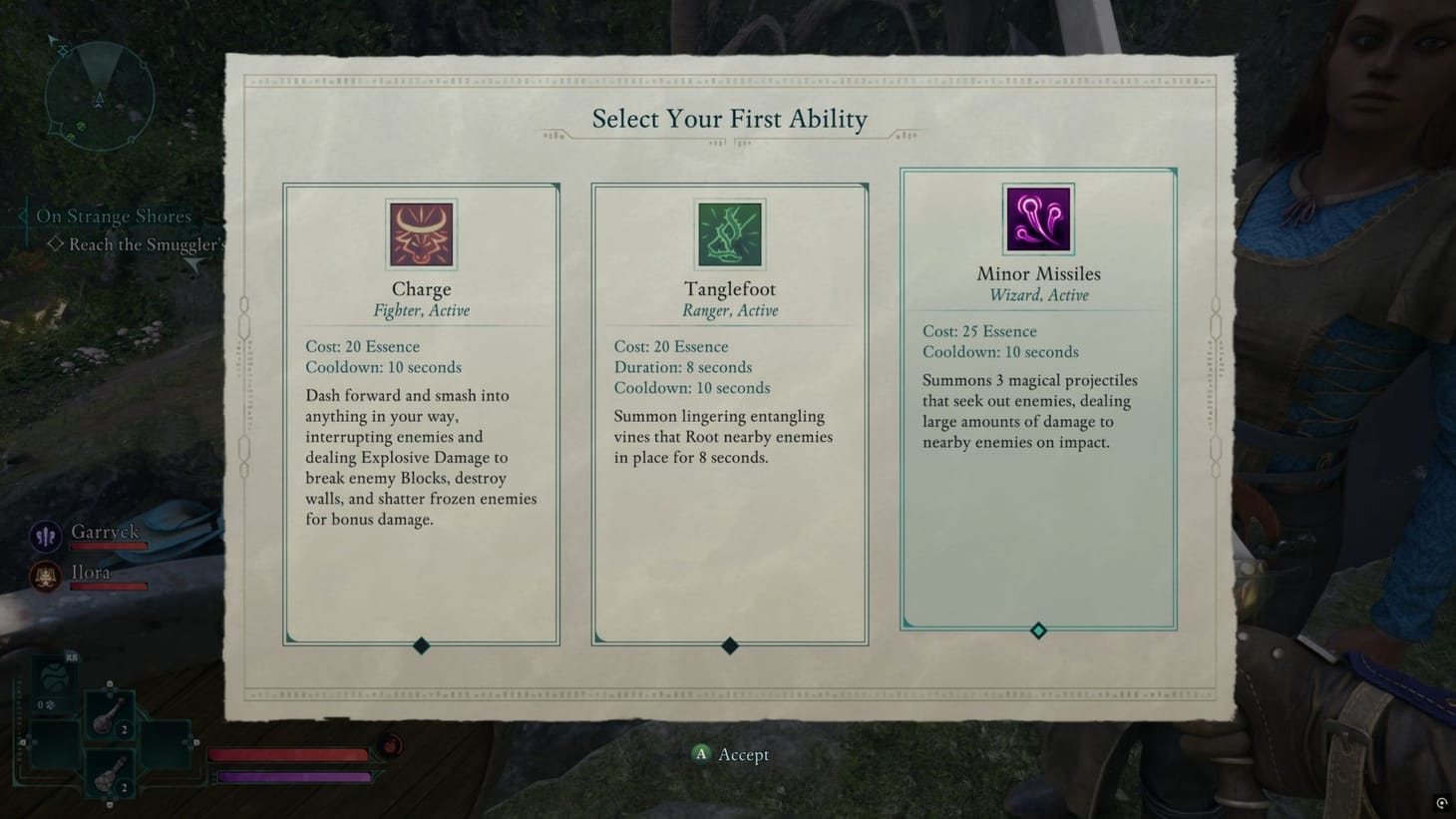Image resolution: width=1456 pixels, height=819 pixels.
Task: Click Ilora's party member portrait icon
Action: (45, 577)
